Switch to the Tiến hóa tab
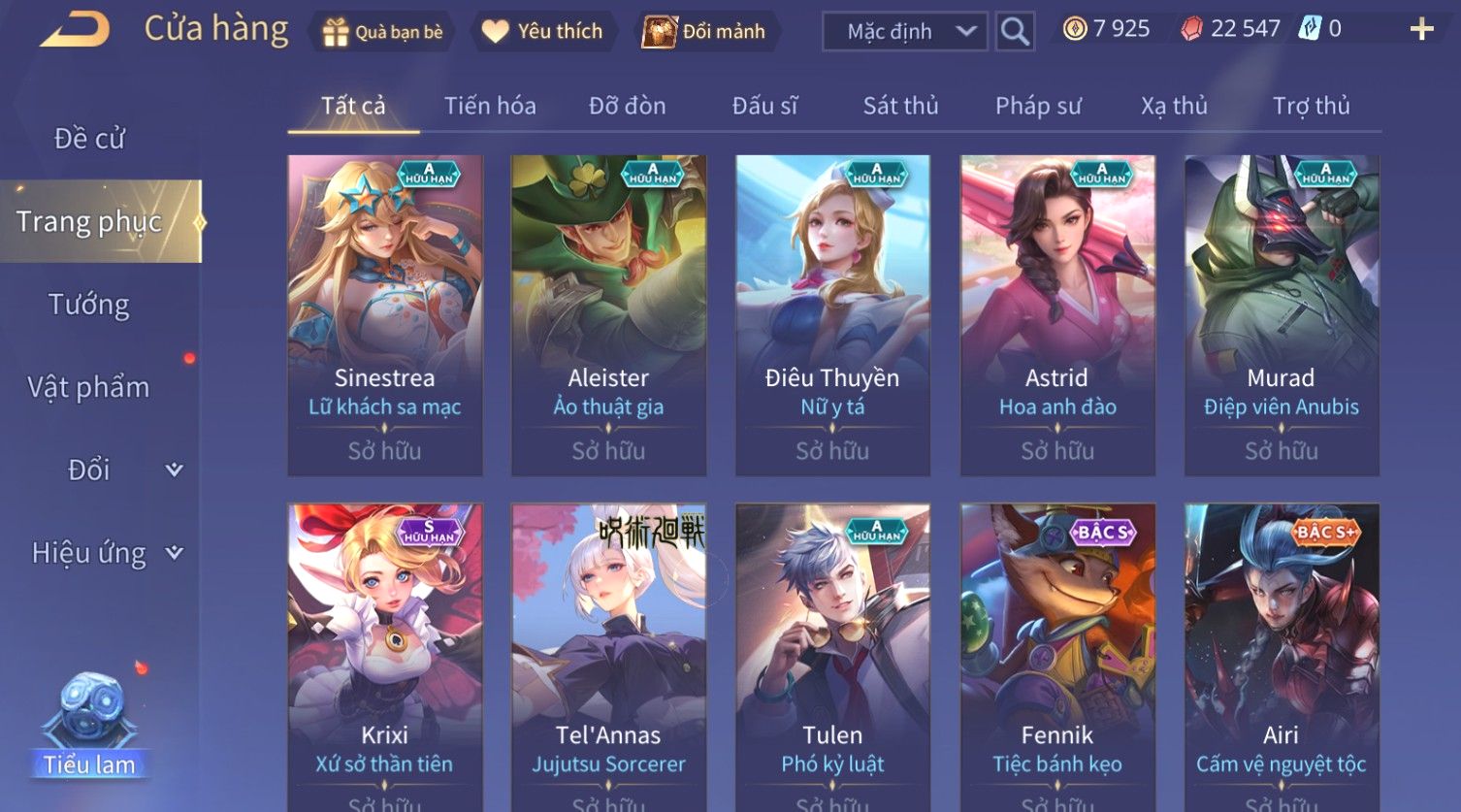This screenshot has height=812, width=1461. click(490, 106)
